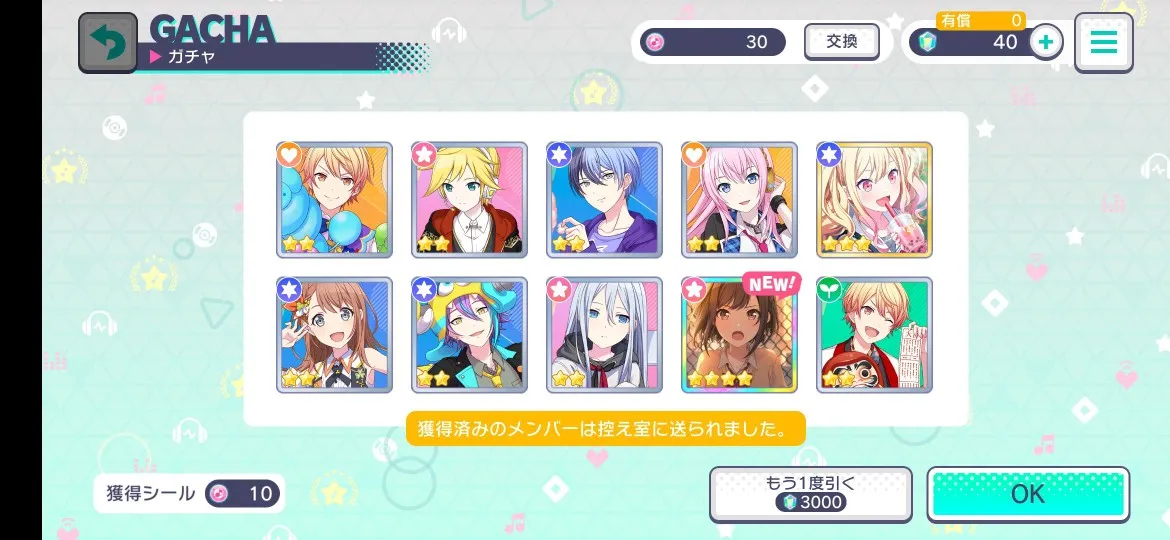Open the orange-haired boy with balloons card
Viewport: 1170px width, 540px height.
(x=334, y=200)
